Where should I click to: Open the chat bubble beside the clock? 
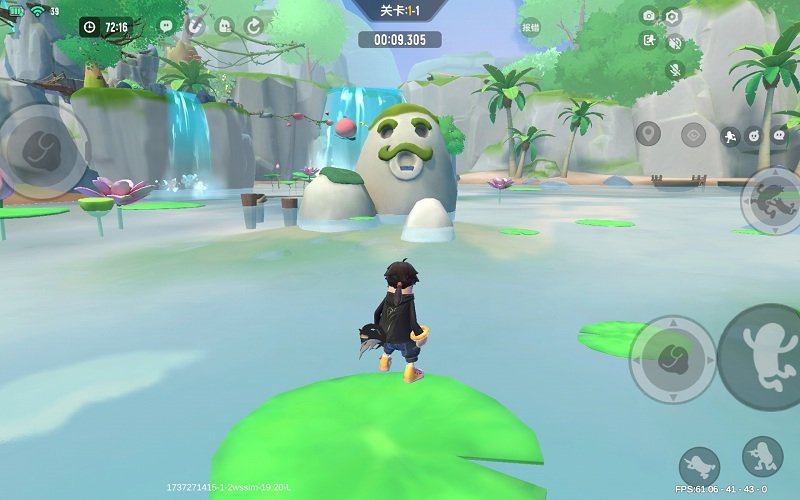[x=166, y=25]
